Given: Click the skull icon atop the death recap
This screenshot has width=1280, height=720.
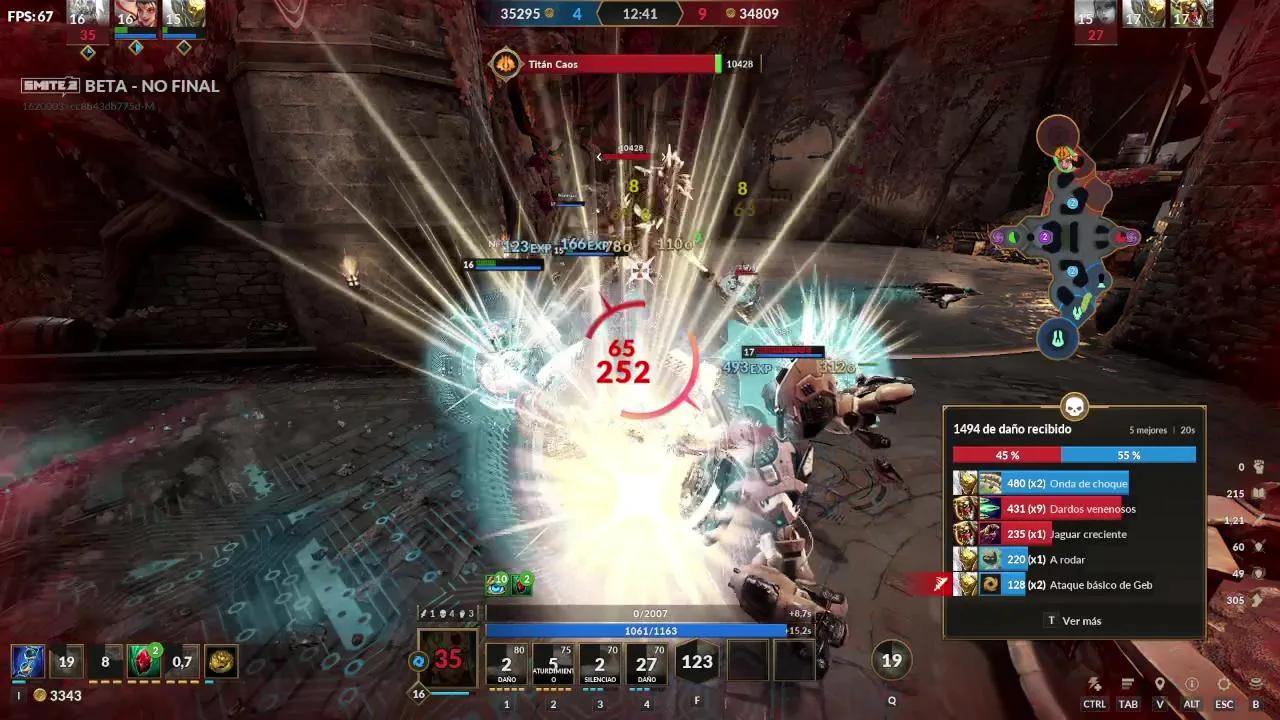Looking at the screenshot, I should pyautogui.click(x=1074, y=407).
